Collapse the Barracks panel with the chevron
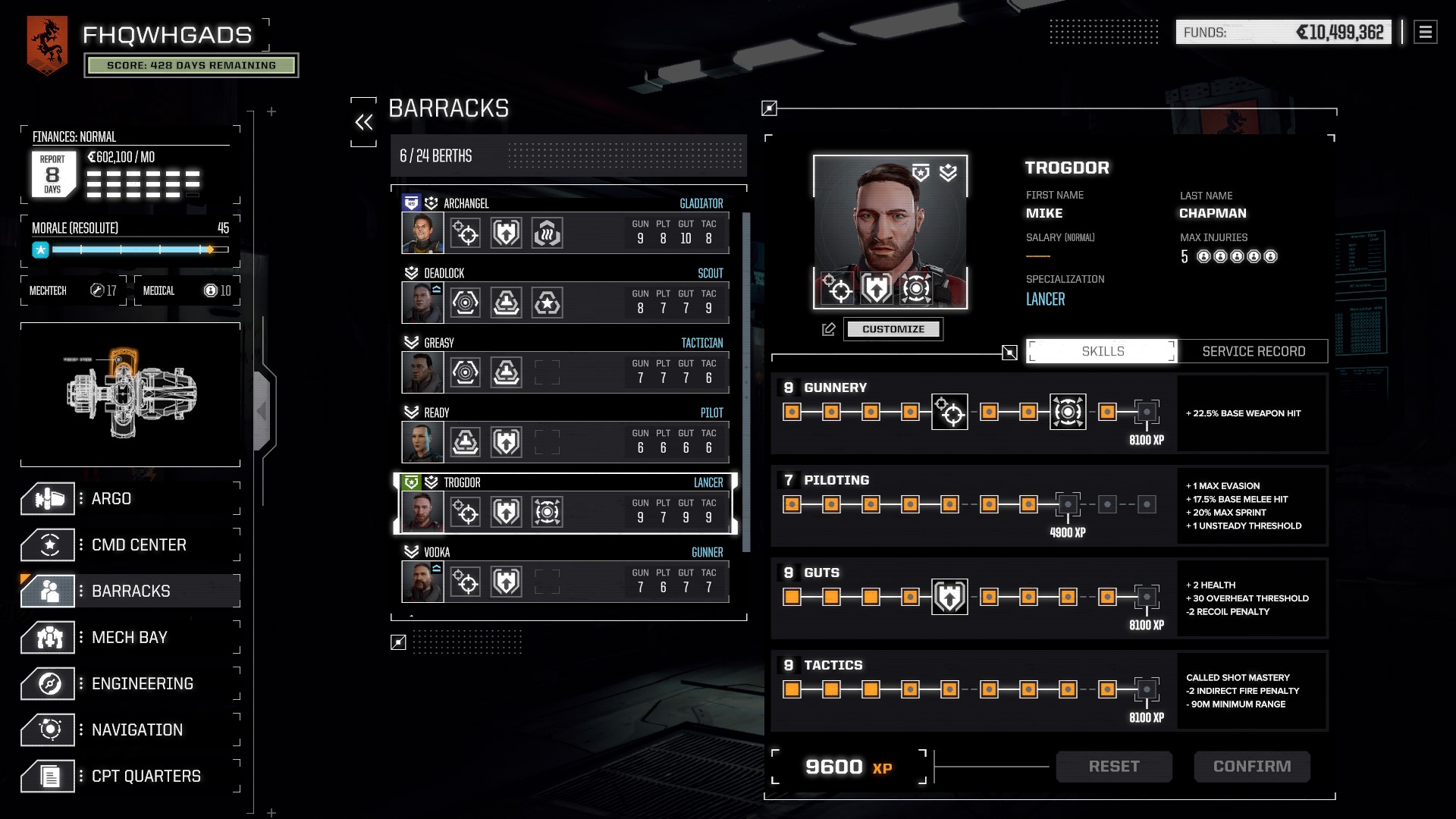The height and width of the screenshot is (819, 1456). [x=365, y=121]
